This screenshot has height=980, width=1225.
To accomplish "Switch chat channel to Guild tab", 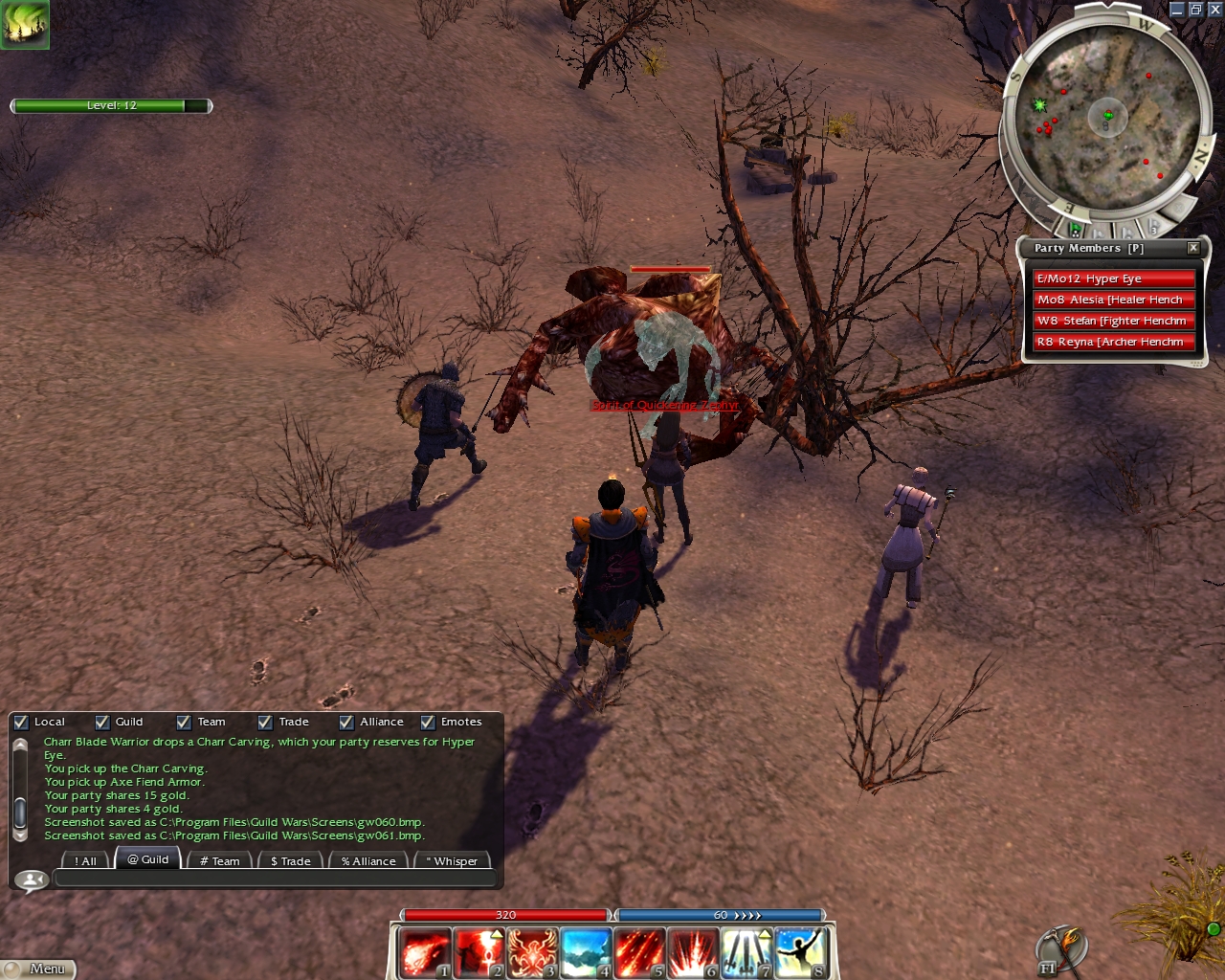I will (148, 859).
